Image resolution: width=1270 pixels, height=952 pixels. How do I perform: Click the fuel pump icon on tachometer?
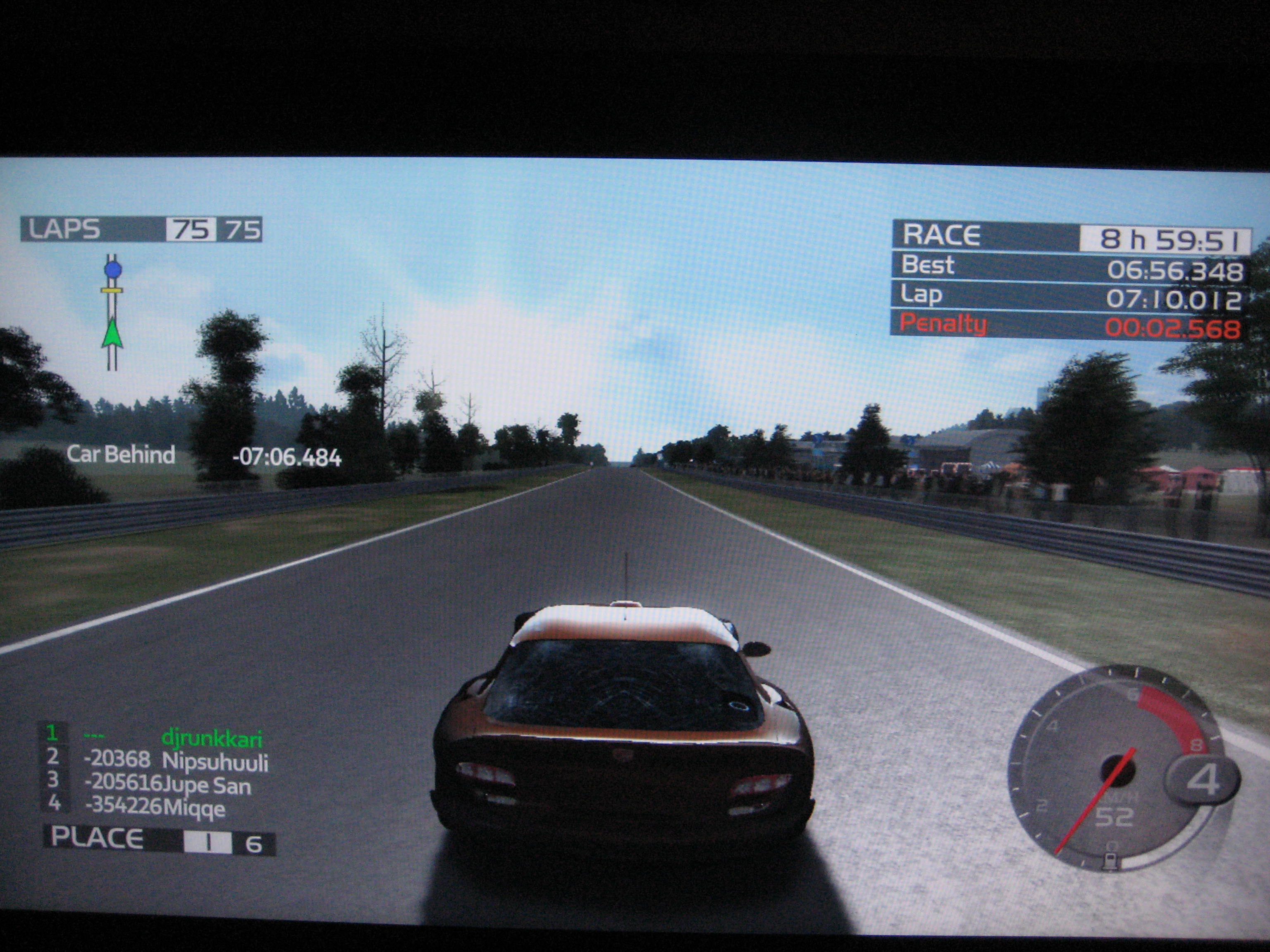(1112, 862)
